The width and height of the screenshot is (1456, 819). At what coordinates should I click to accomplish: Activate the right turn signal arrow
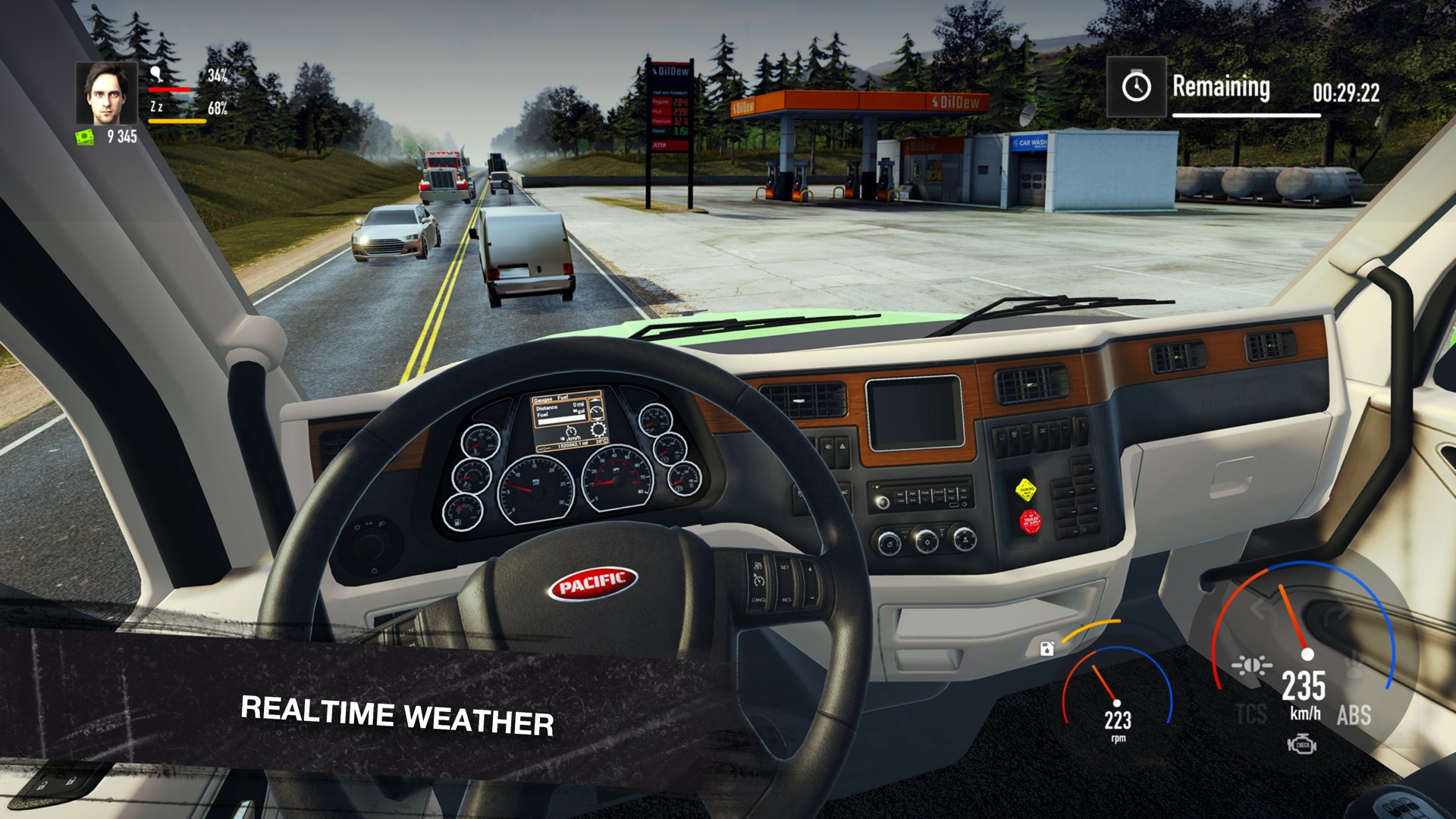click(x=1336, y=611)
